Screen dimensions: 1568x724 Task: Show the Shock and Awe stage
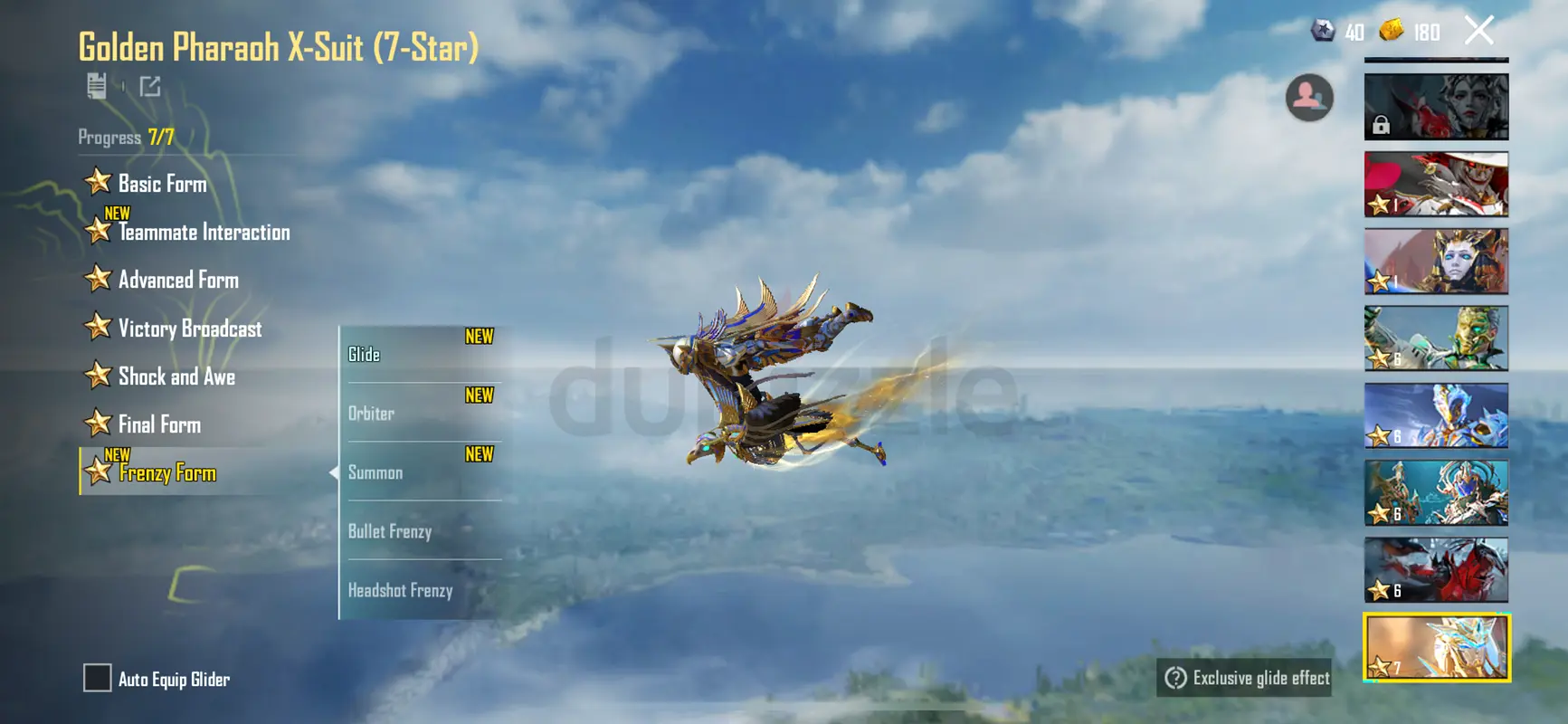(x=176, y=376)
